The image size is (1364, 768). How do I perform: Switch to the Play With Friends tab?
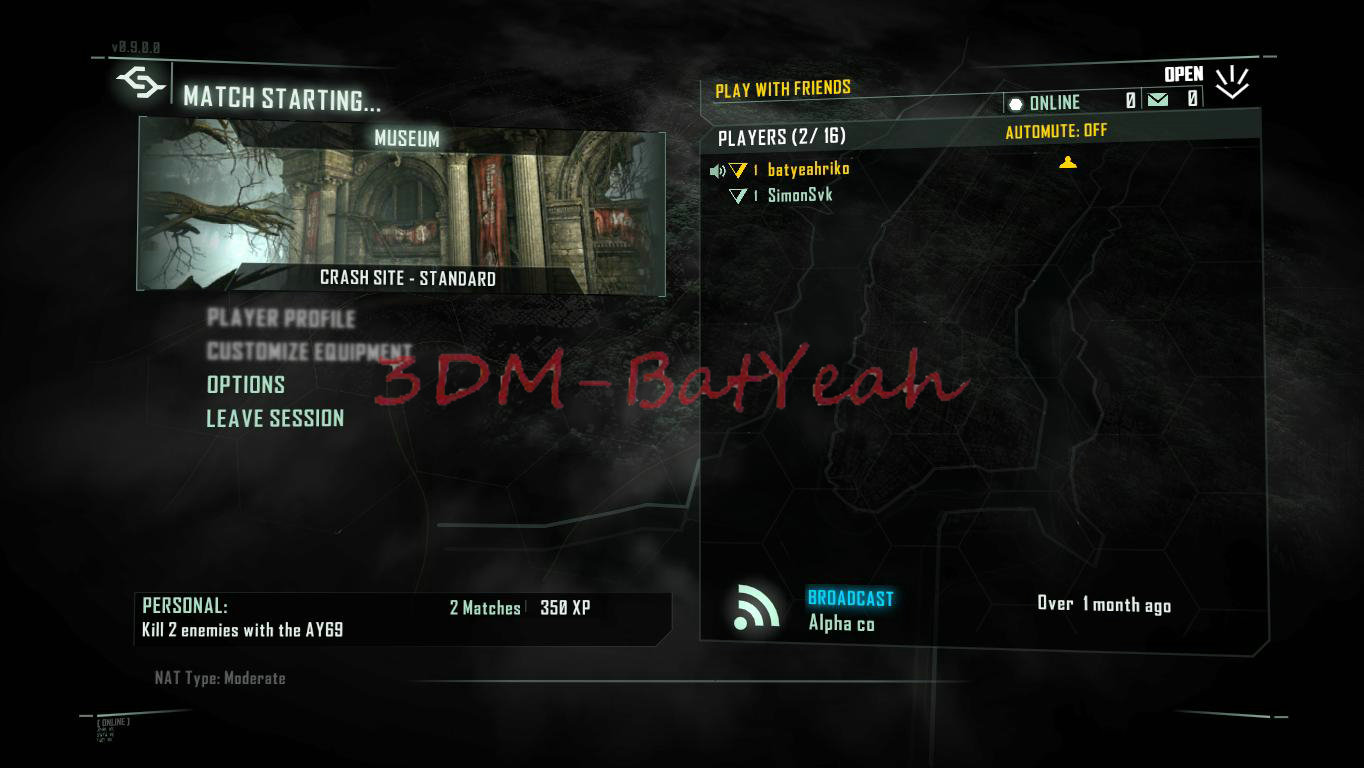(x=782, y=88)
